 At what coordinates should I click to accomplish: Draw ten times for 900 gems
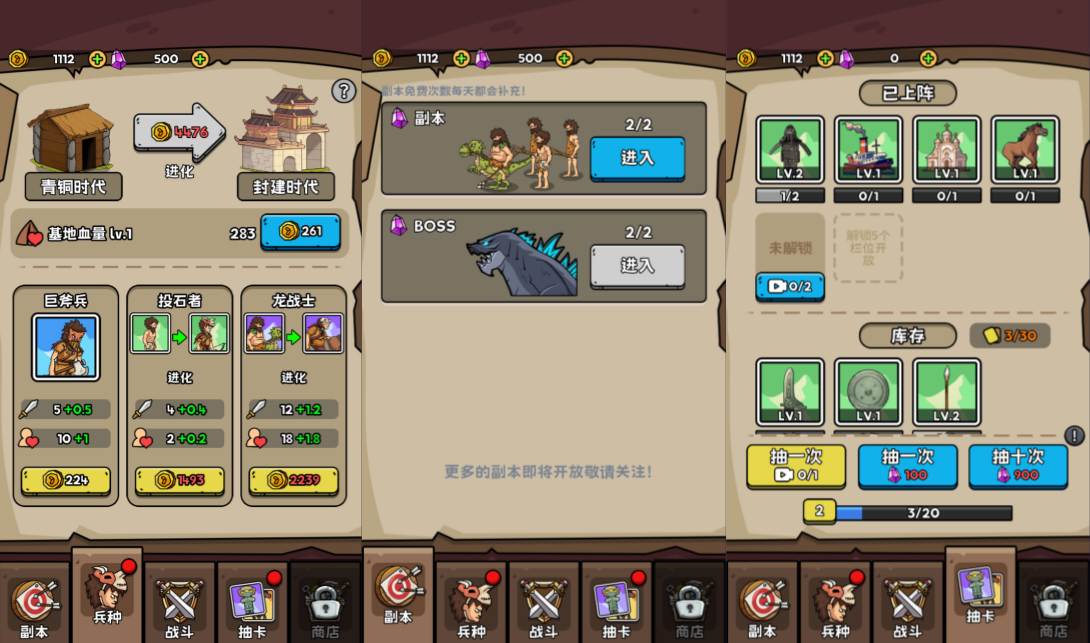tap(1018, 466)
